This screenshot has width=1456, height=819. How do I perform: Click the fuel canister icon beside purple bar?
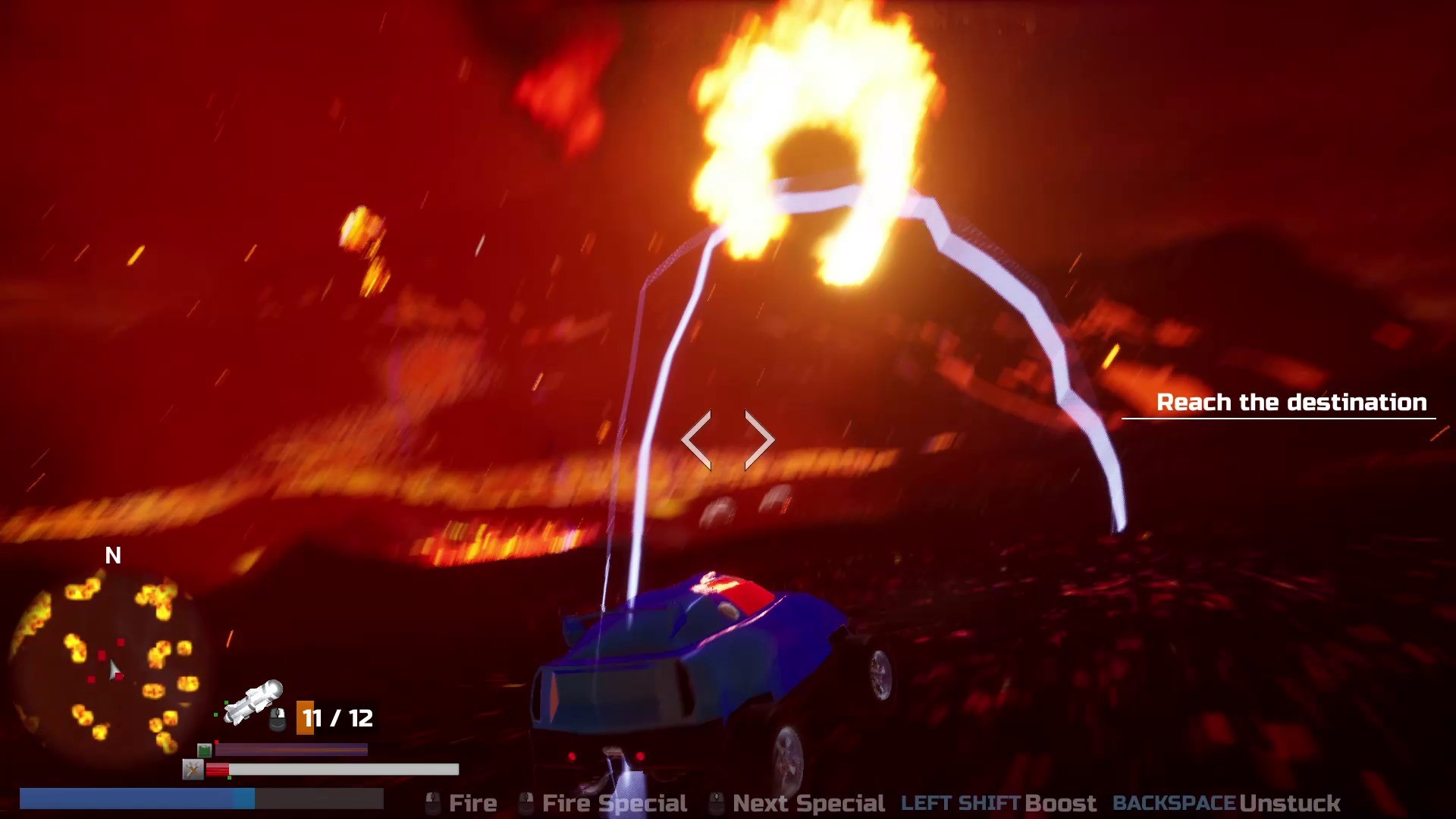click(203, 751)
